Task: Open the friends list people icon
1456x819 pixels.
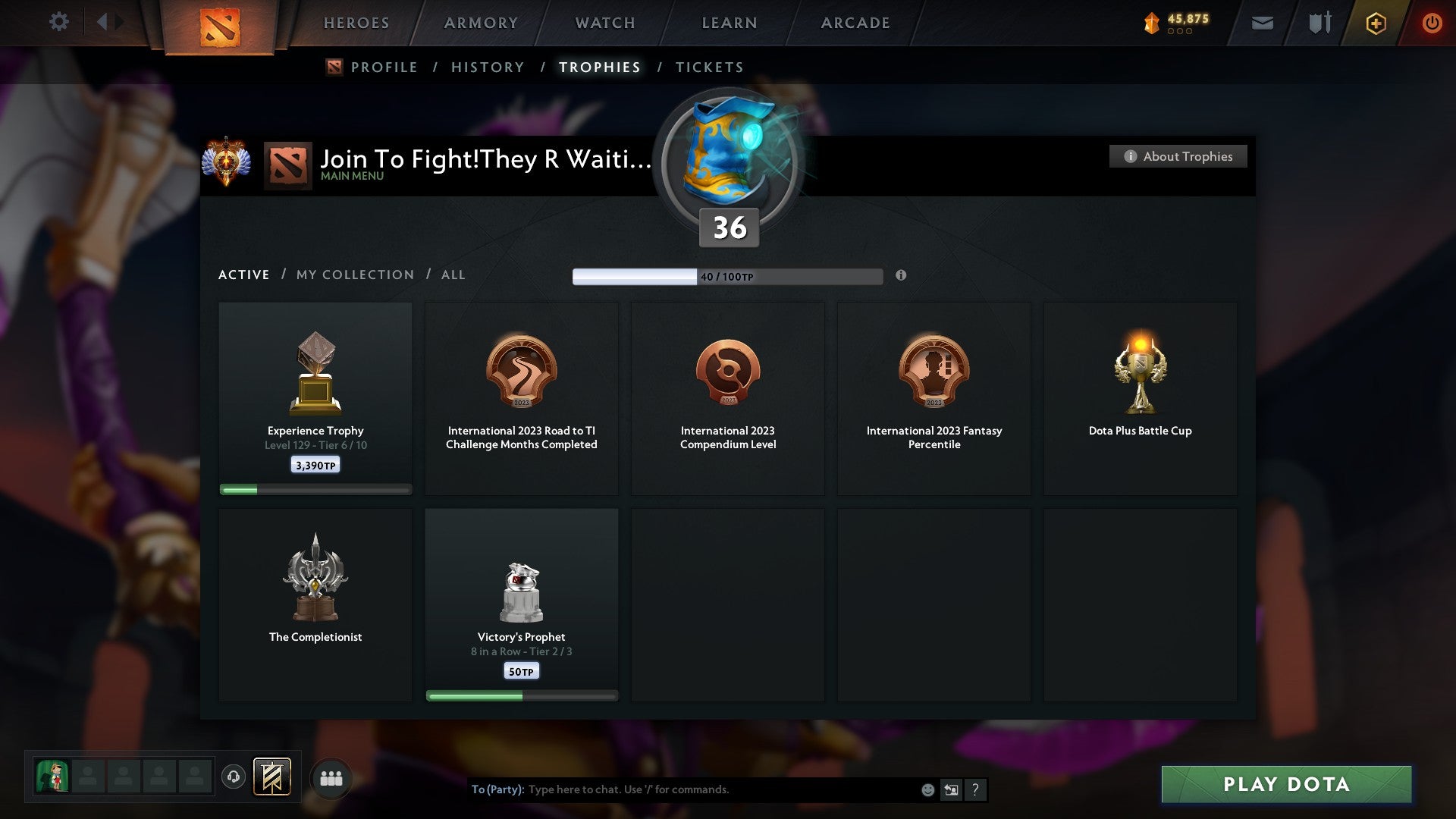Action: click(331, 777)
